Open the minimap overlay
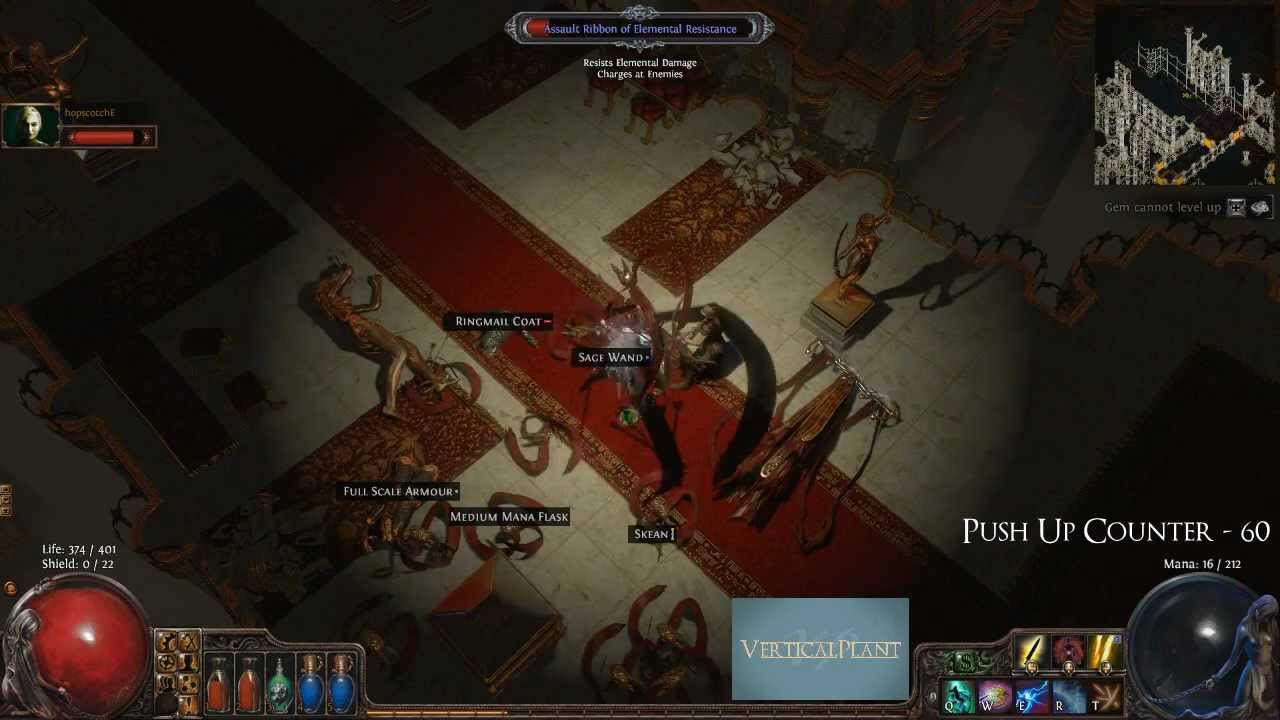1280x720 pixels. pos(1184,95)
